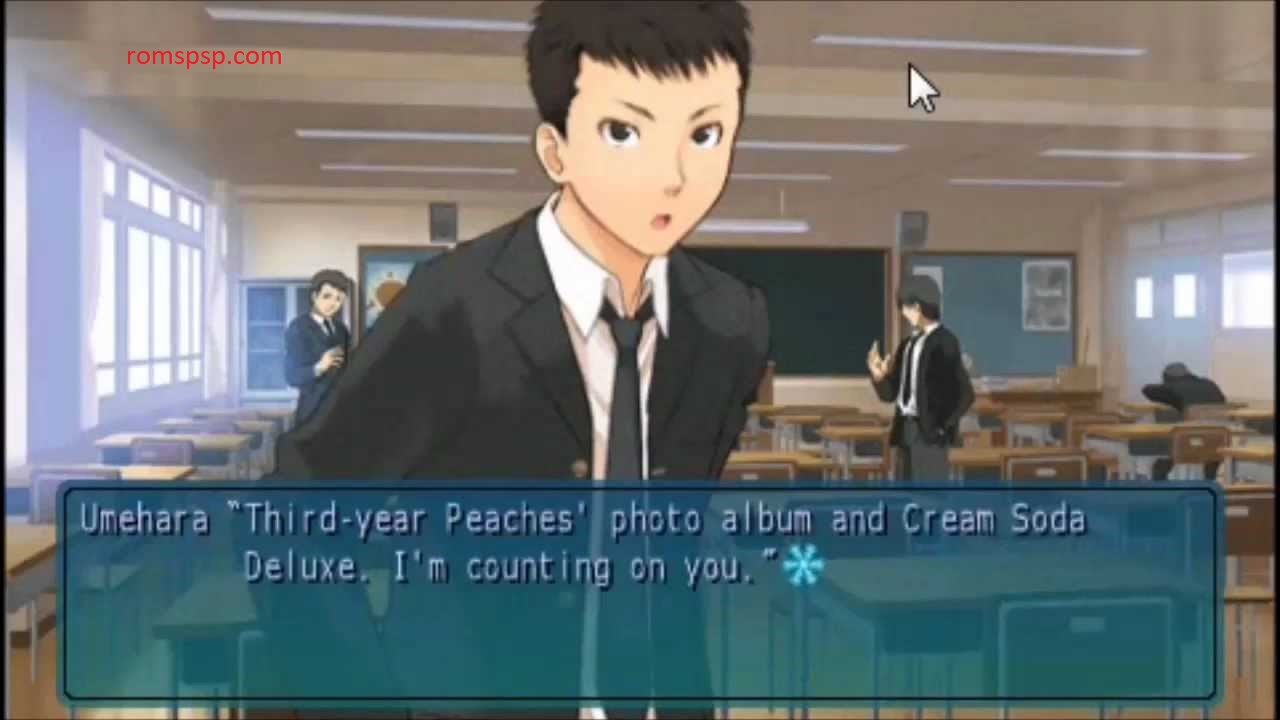
Task: Click the name label 'Umehara' in dialogue
Action: [143, 519]
